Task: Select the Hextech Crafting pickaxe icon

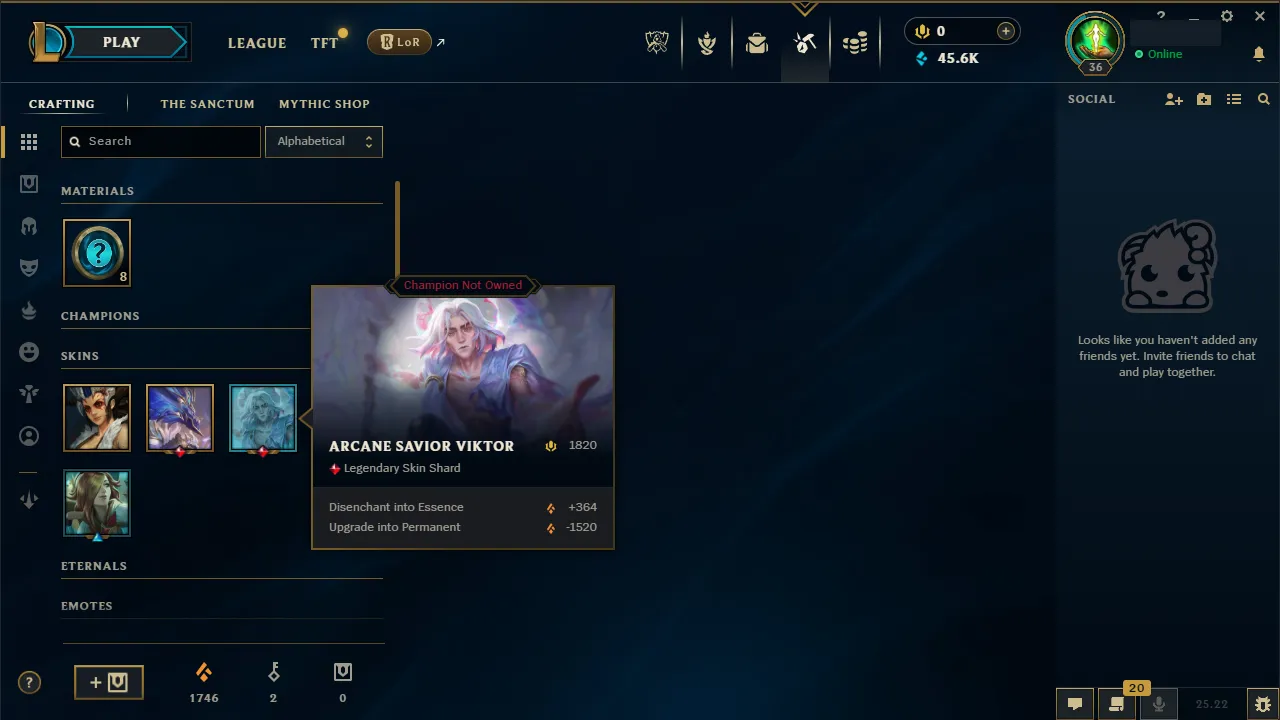Action: [805, 43]
